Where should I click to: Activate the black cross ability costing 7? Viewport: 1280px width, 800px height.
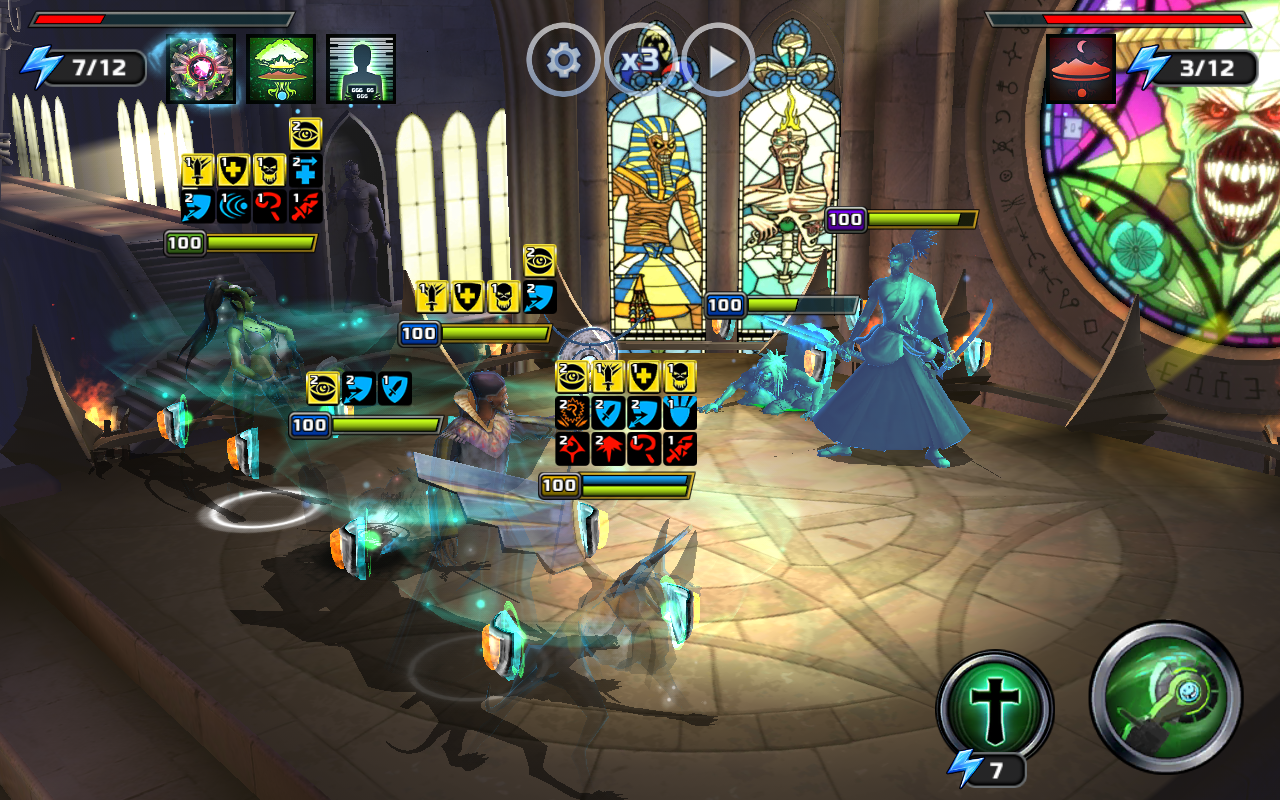pyautogui.click(x=994, y=706)
